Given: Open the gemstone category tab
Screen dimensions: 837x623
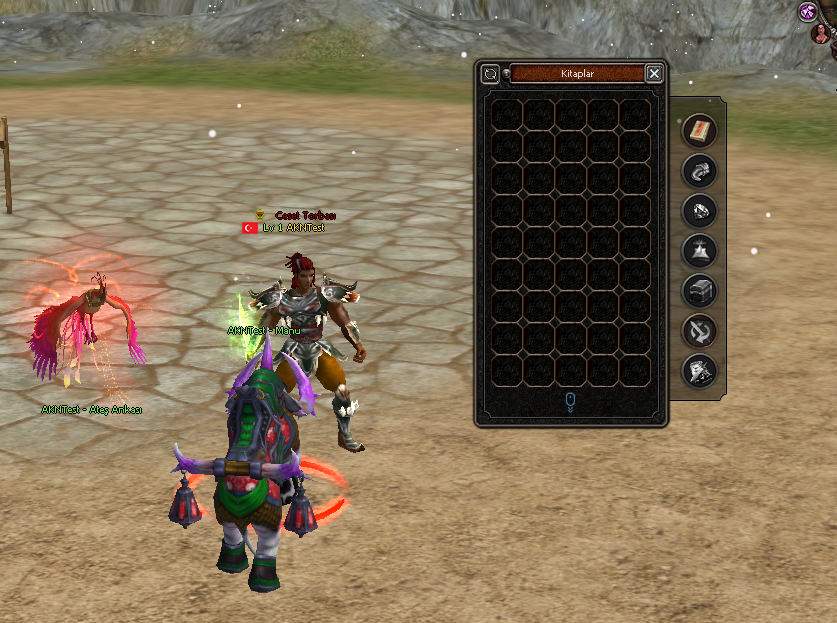Looking at the screenshot, I should tap(699, 210).
